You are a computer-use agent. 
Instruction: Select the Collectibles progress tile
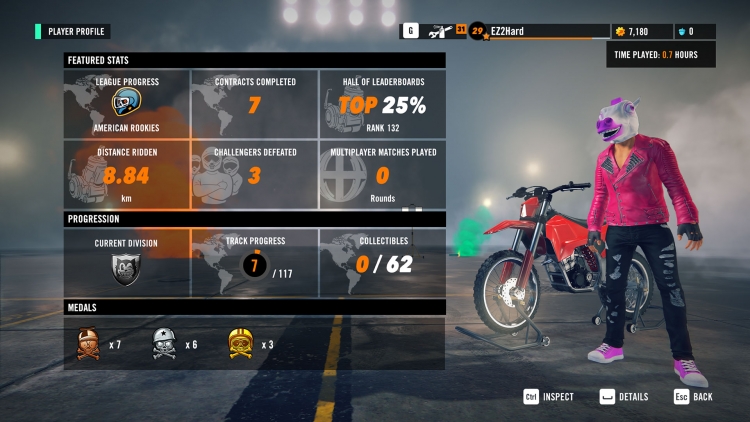coord(382,262)
